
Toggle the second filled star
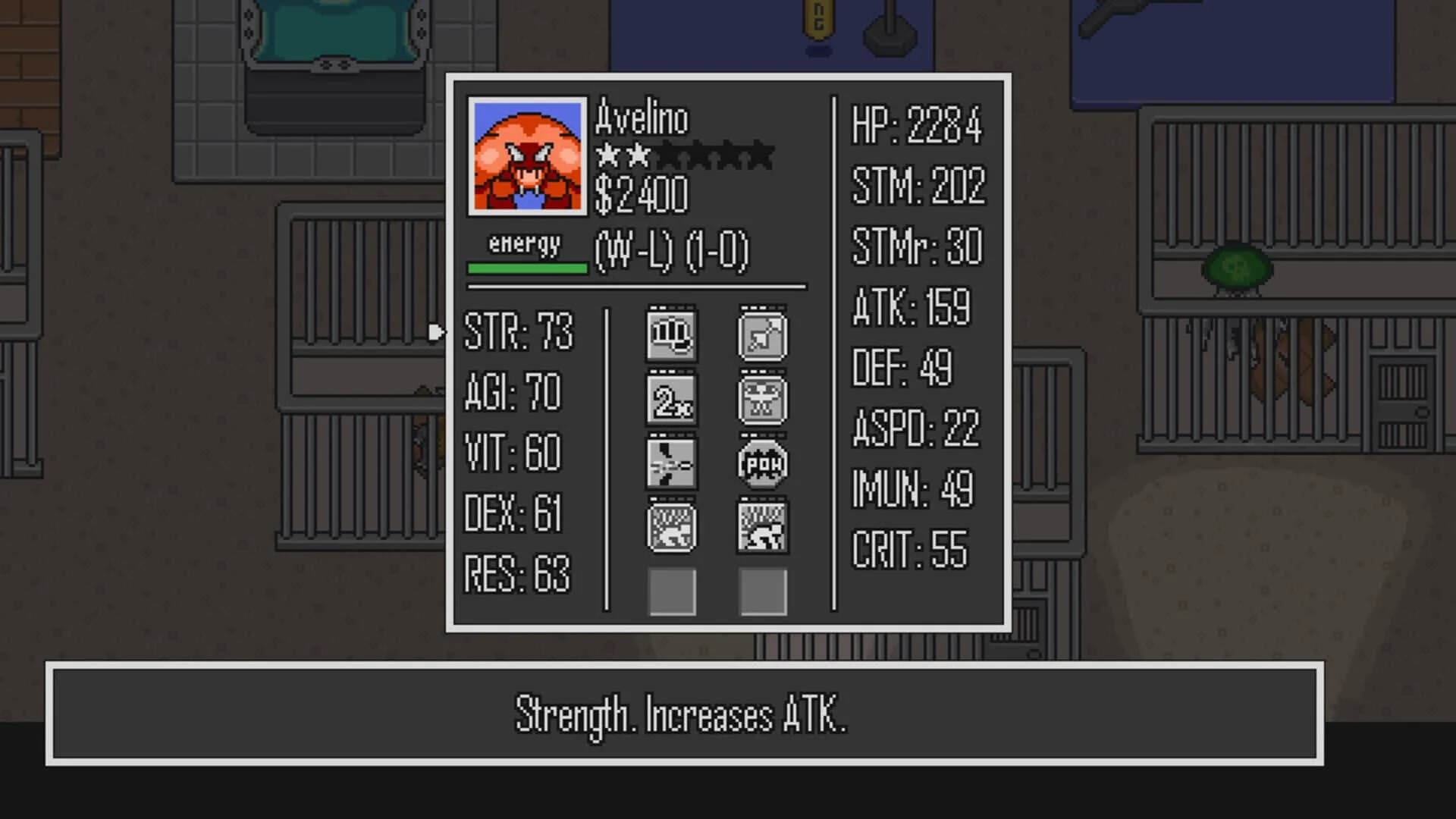tap(637, 156)
